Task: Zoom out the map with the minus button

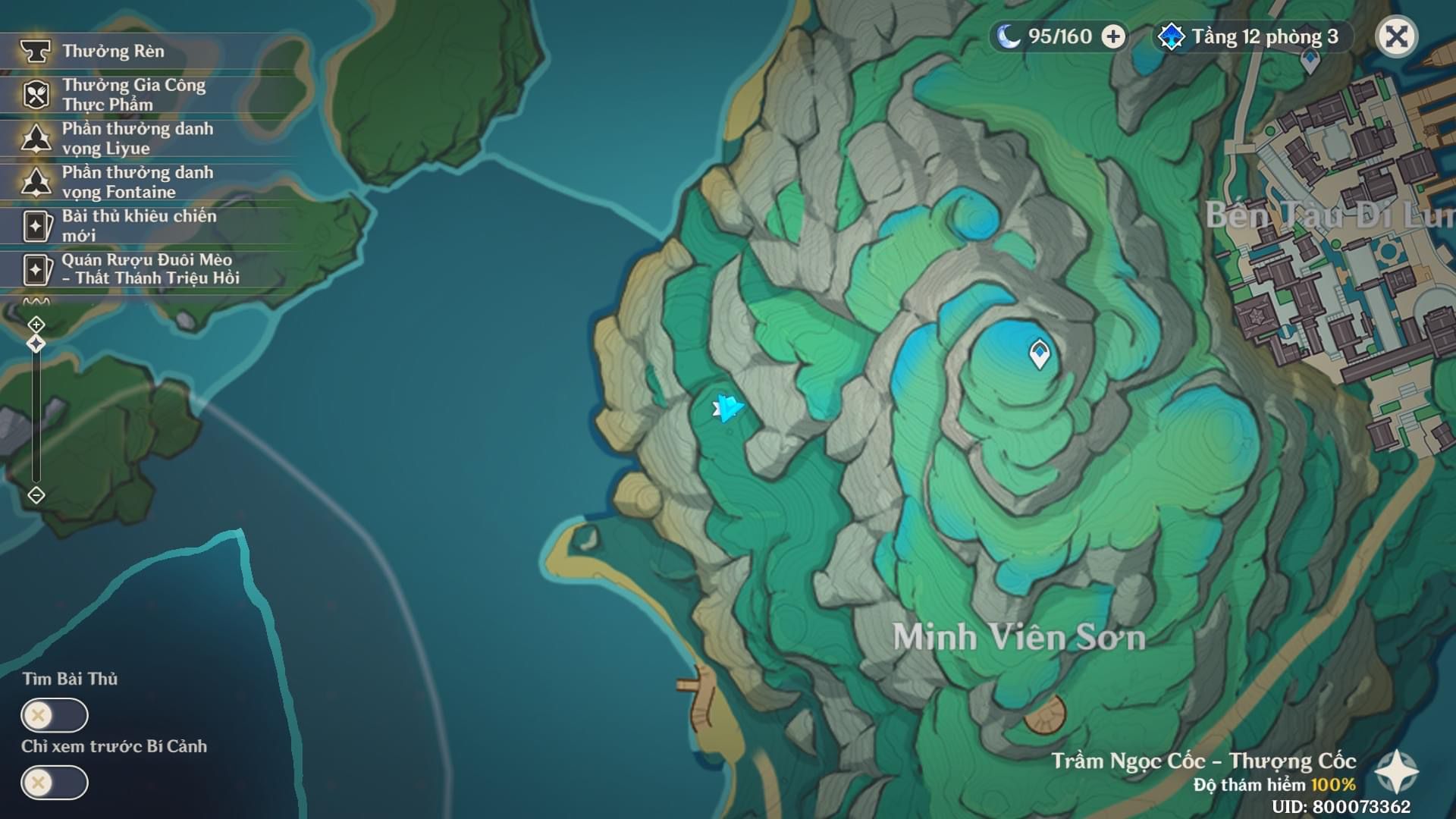Action: (x=36, y=495)
